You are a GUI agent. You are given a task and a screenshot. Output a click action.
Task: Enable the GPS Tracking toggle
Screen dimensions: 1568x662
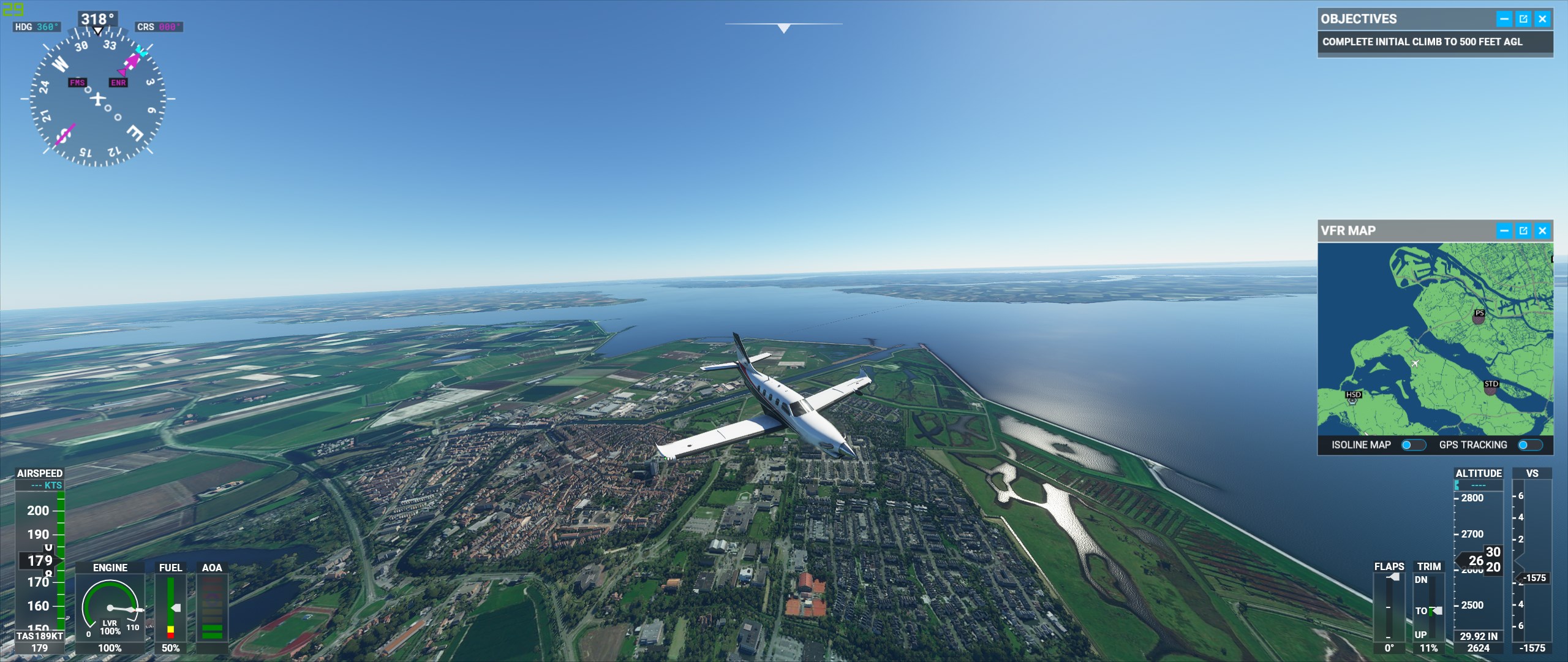pyautogui.click(x=1529, y=445)
